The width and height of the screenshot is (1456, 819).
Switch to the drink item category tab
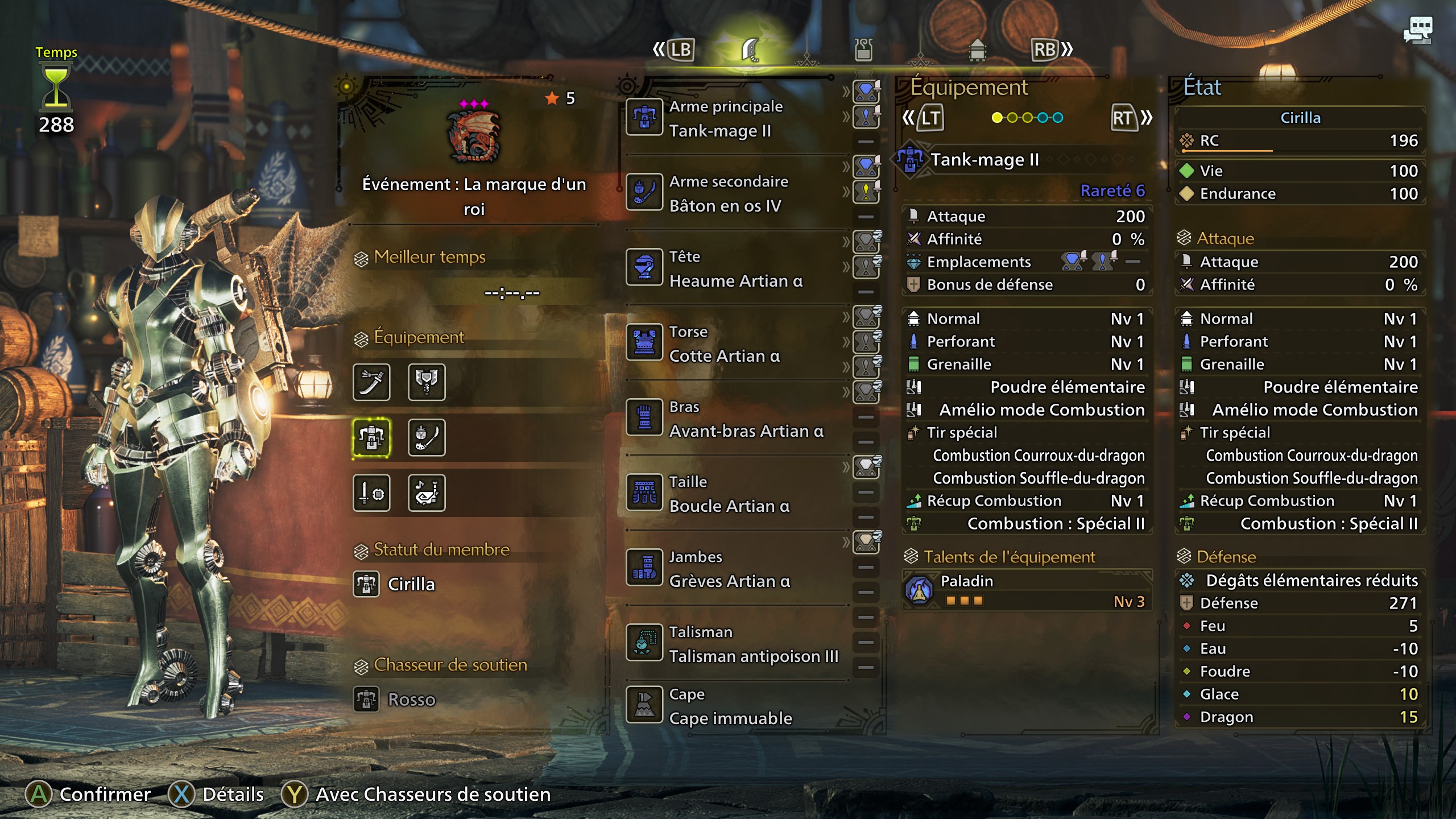pyautogui.click(x=863, y=50)
